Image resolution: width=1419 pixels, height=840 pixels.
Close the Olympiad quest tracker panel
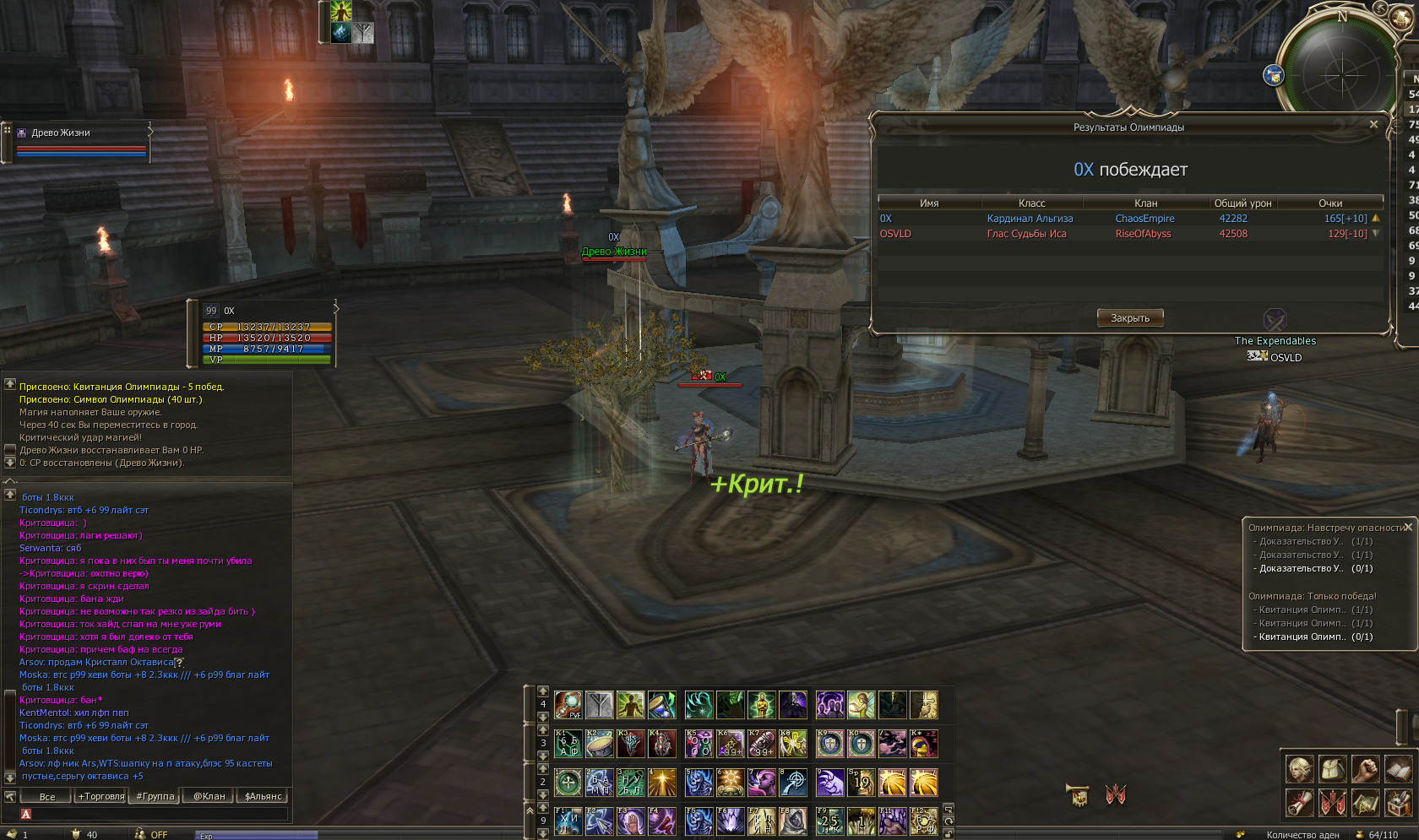1408,528
